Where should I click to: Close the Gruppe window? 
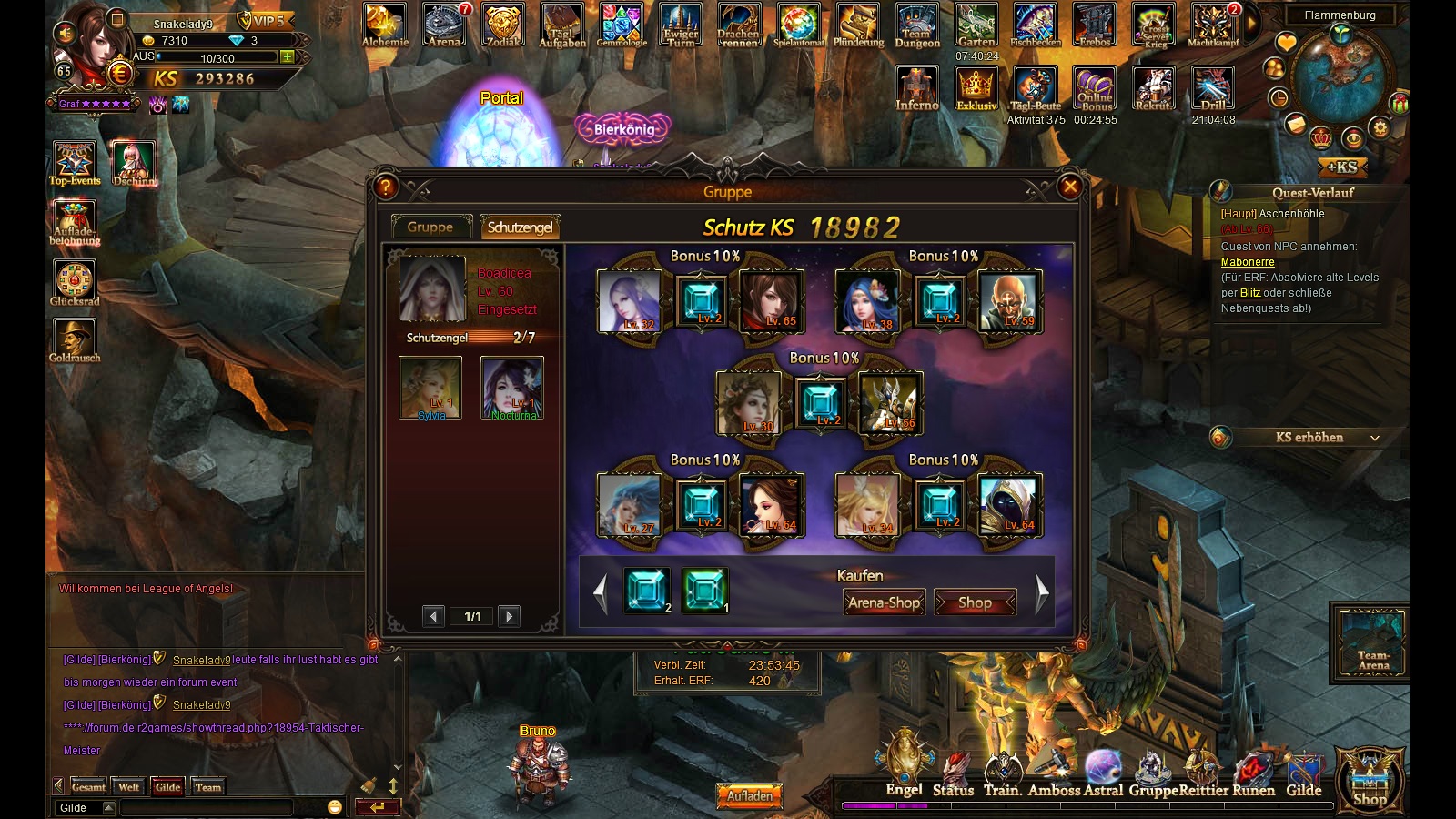tap(1070, 187)
